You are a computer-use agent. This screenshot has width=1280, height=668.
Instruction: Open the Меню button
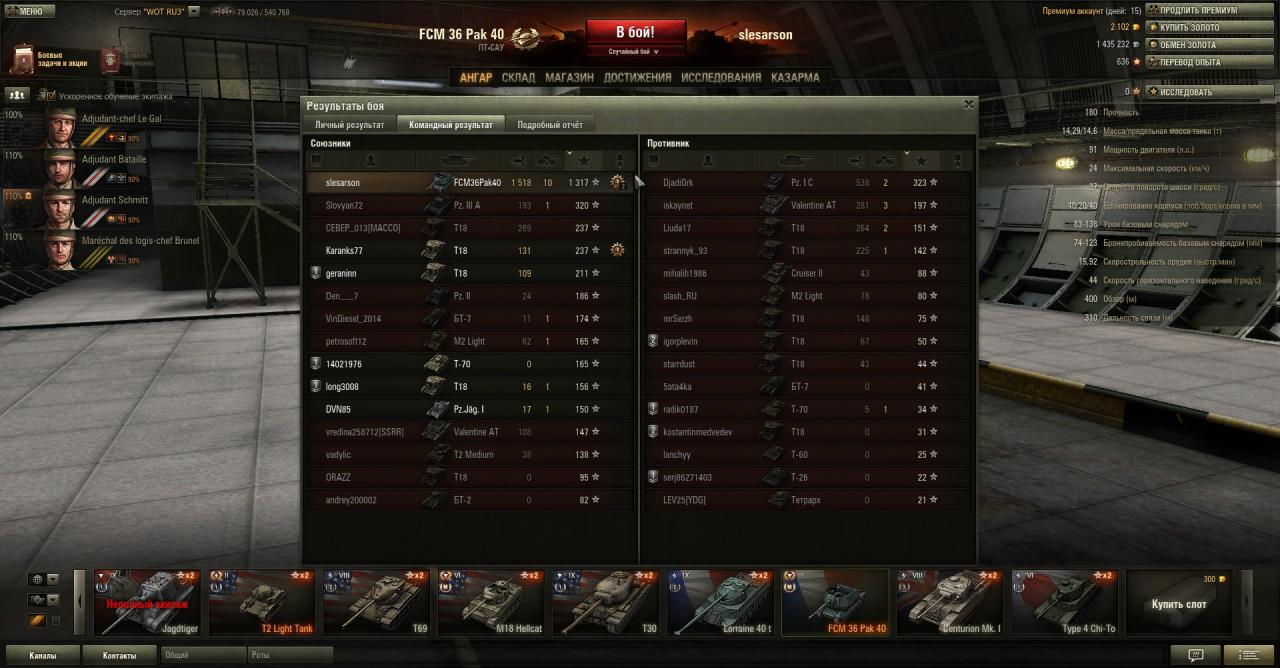[x=26, y=11]
